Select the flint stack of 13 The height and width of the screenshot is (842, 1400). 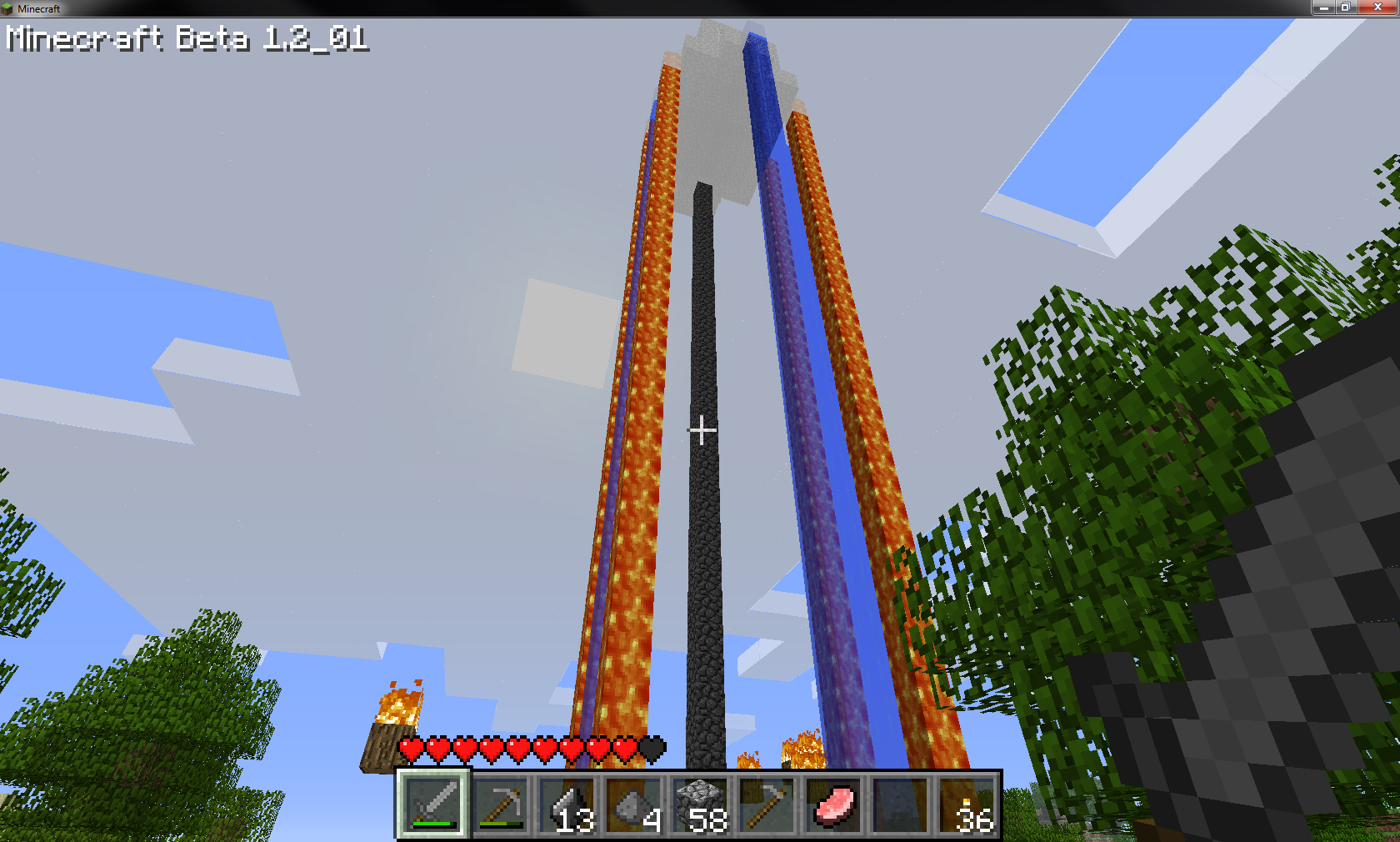[x=566, y=802]
